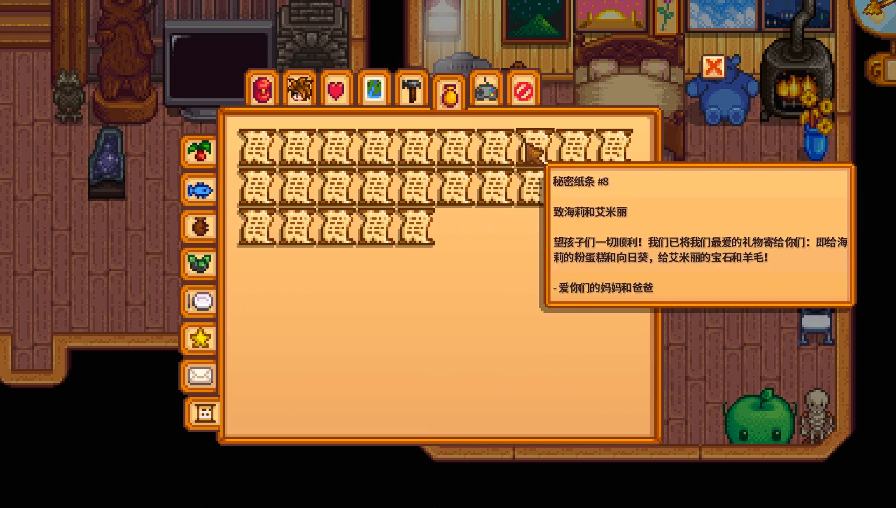Viewport: 896px width, 508px height.
Task: Open the exit game tab
Action: 523,90
